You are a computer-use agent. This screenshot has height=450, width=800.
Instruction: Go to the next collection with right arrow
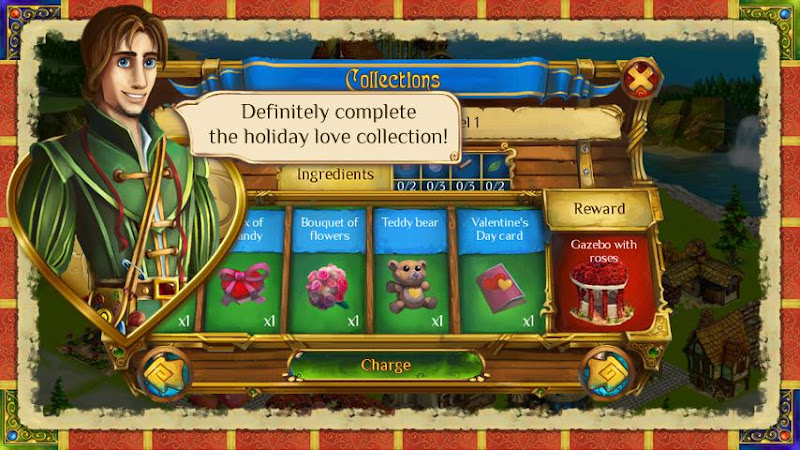tap(610, 372)
